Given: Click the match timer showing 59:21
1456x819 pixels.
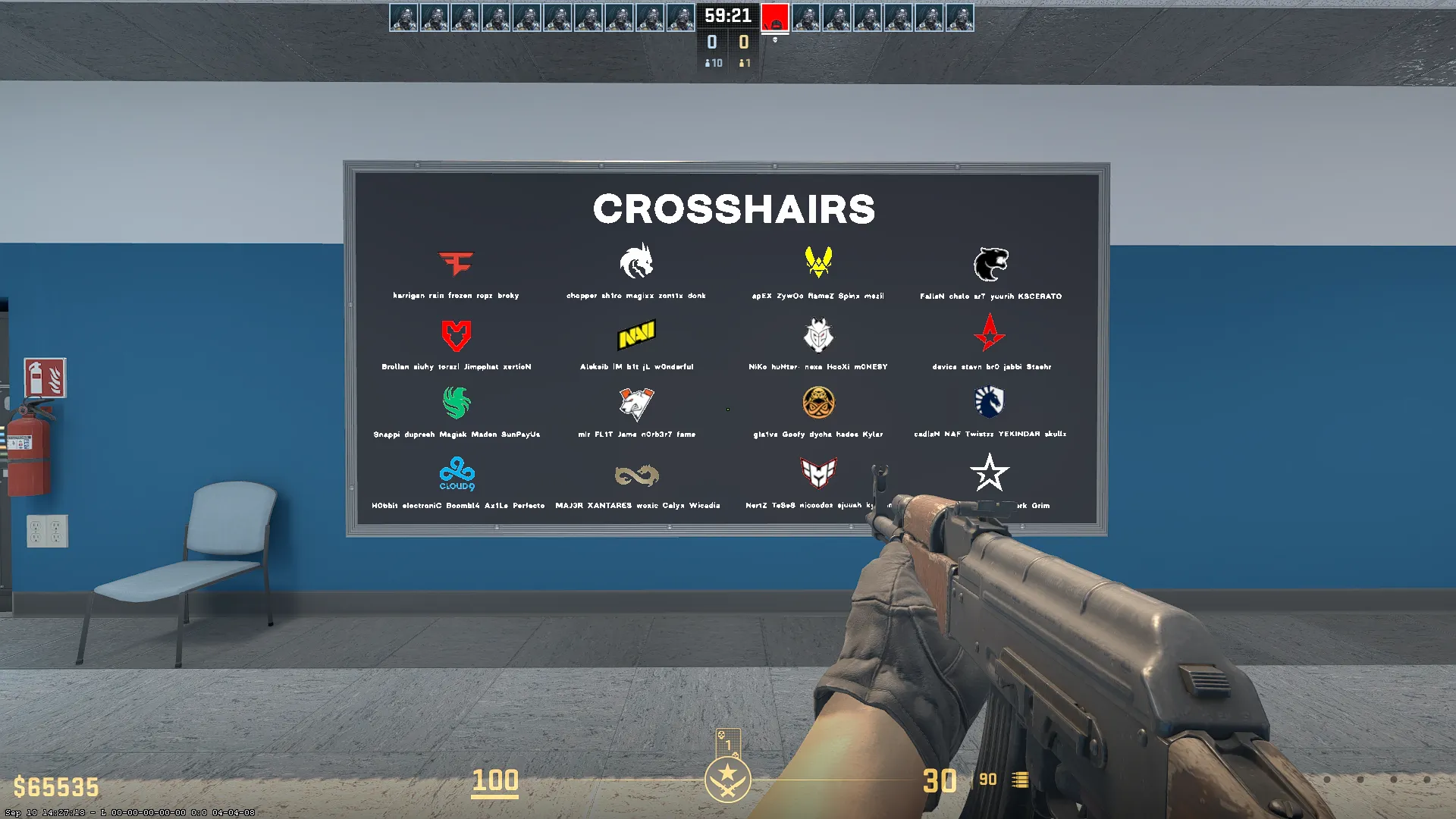Looking at the screenshot, I should 727,15.
